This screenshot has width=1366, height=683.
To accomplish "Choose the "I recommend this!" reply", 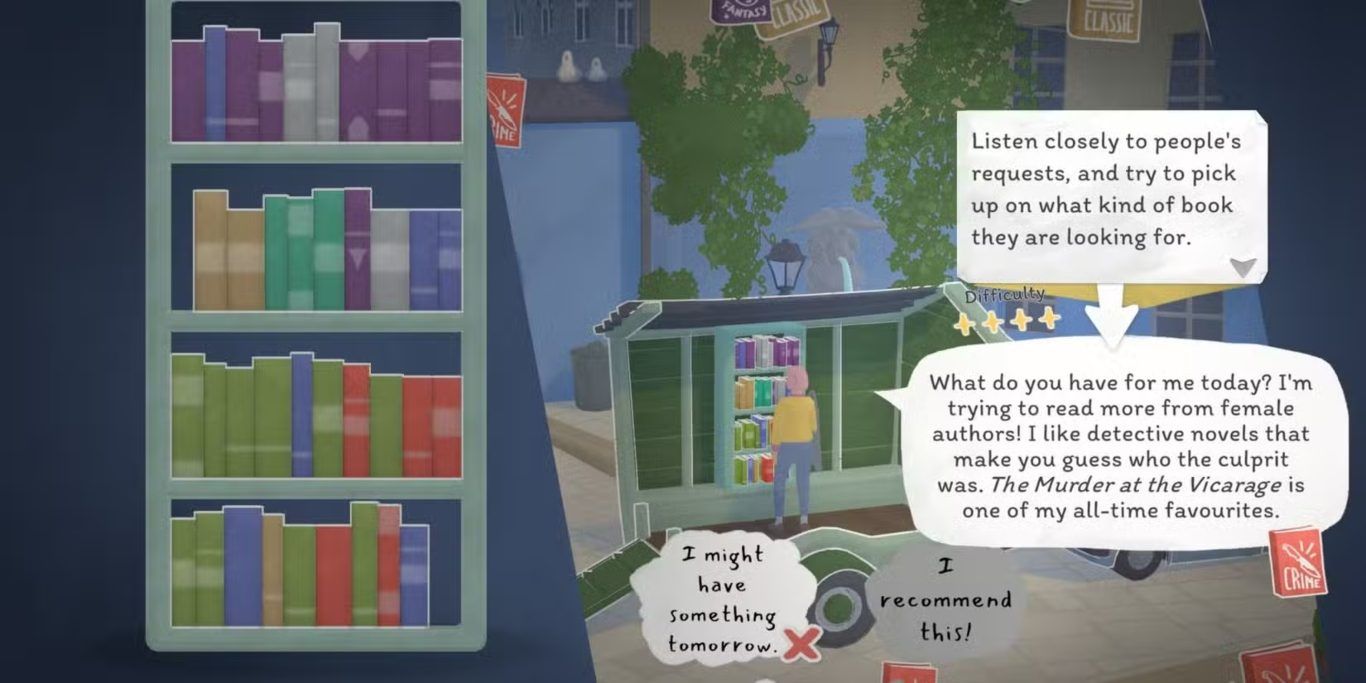I will [945, 600].
